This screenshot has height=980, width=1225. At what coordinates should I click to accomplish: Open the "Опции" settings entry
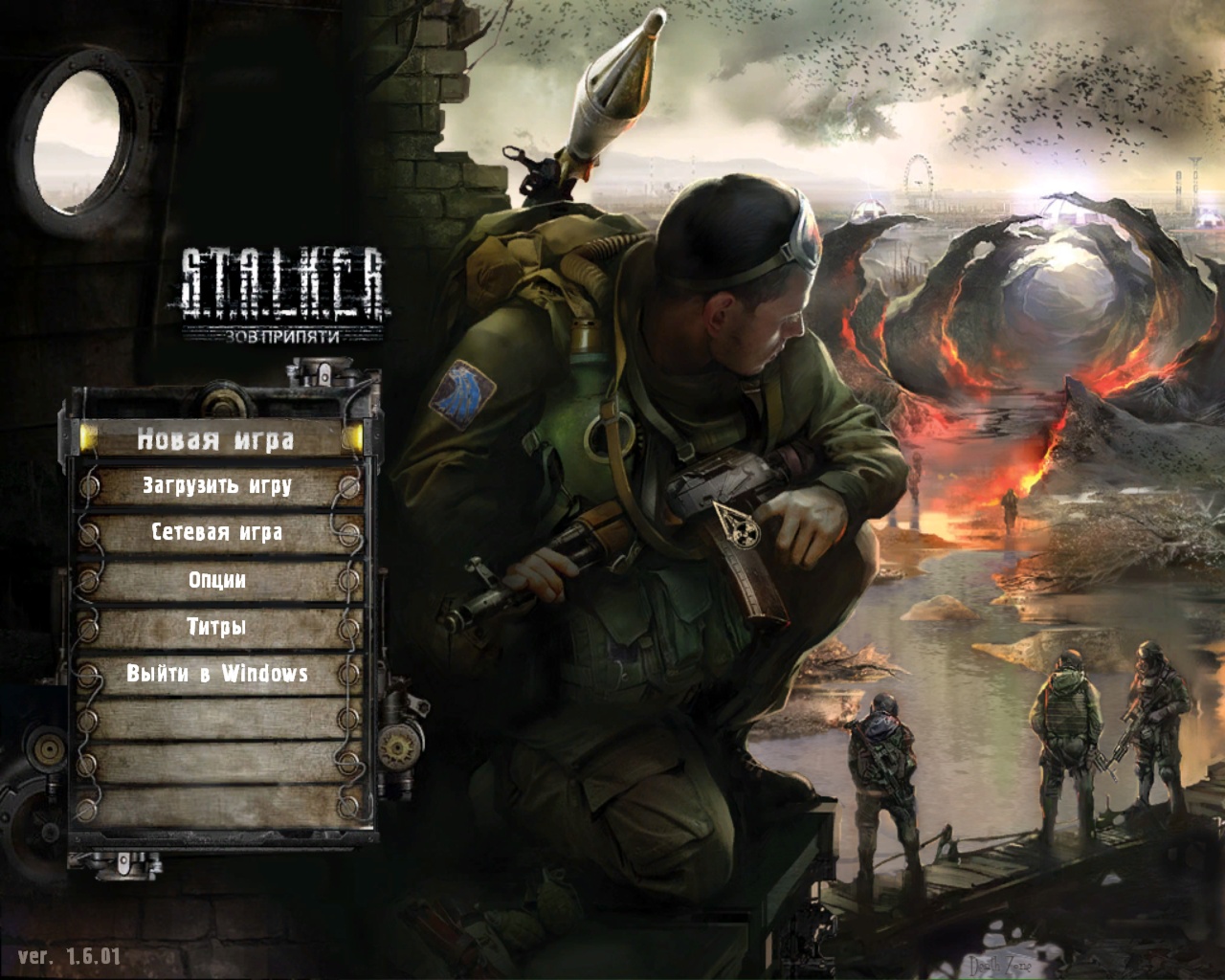[x=216, y=580]
